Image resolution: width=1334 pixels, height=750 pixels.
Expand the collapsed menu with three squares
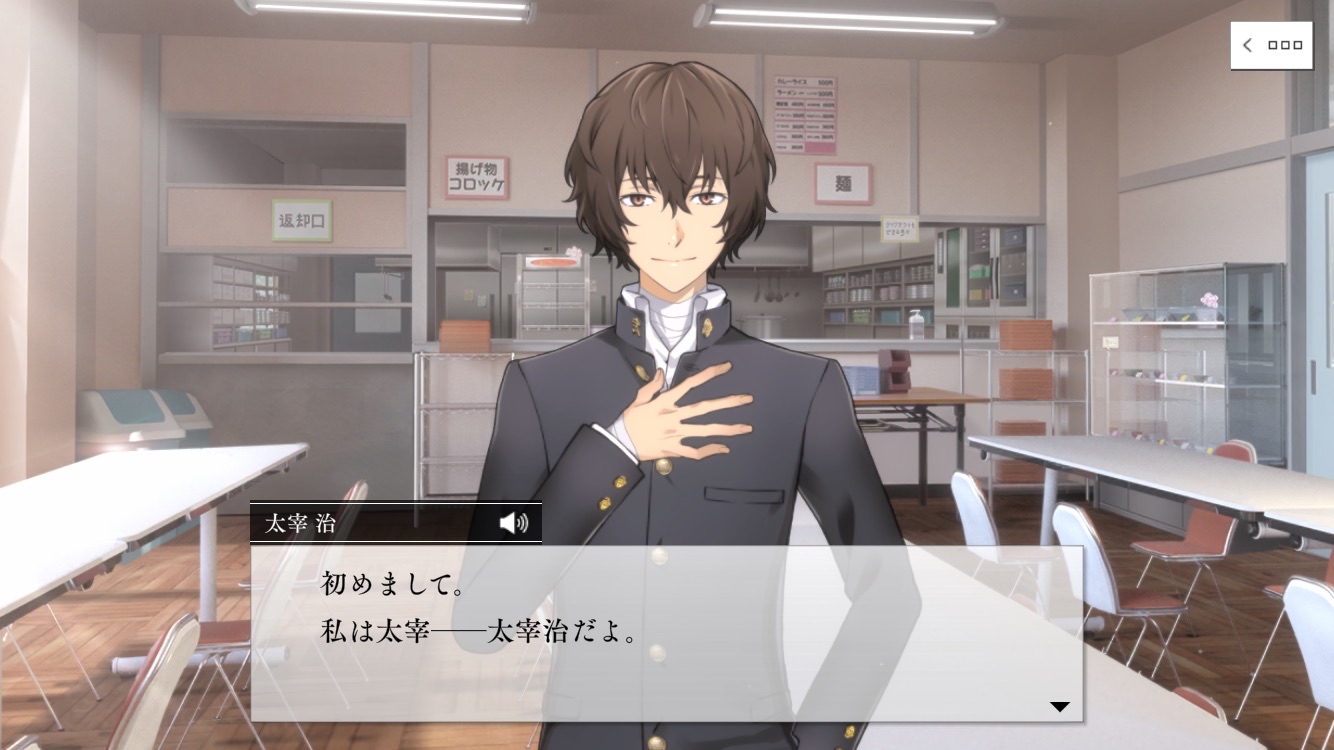tap(1271, 45)
